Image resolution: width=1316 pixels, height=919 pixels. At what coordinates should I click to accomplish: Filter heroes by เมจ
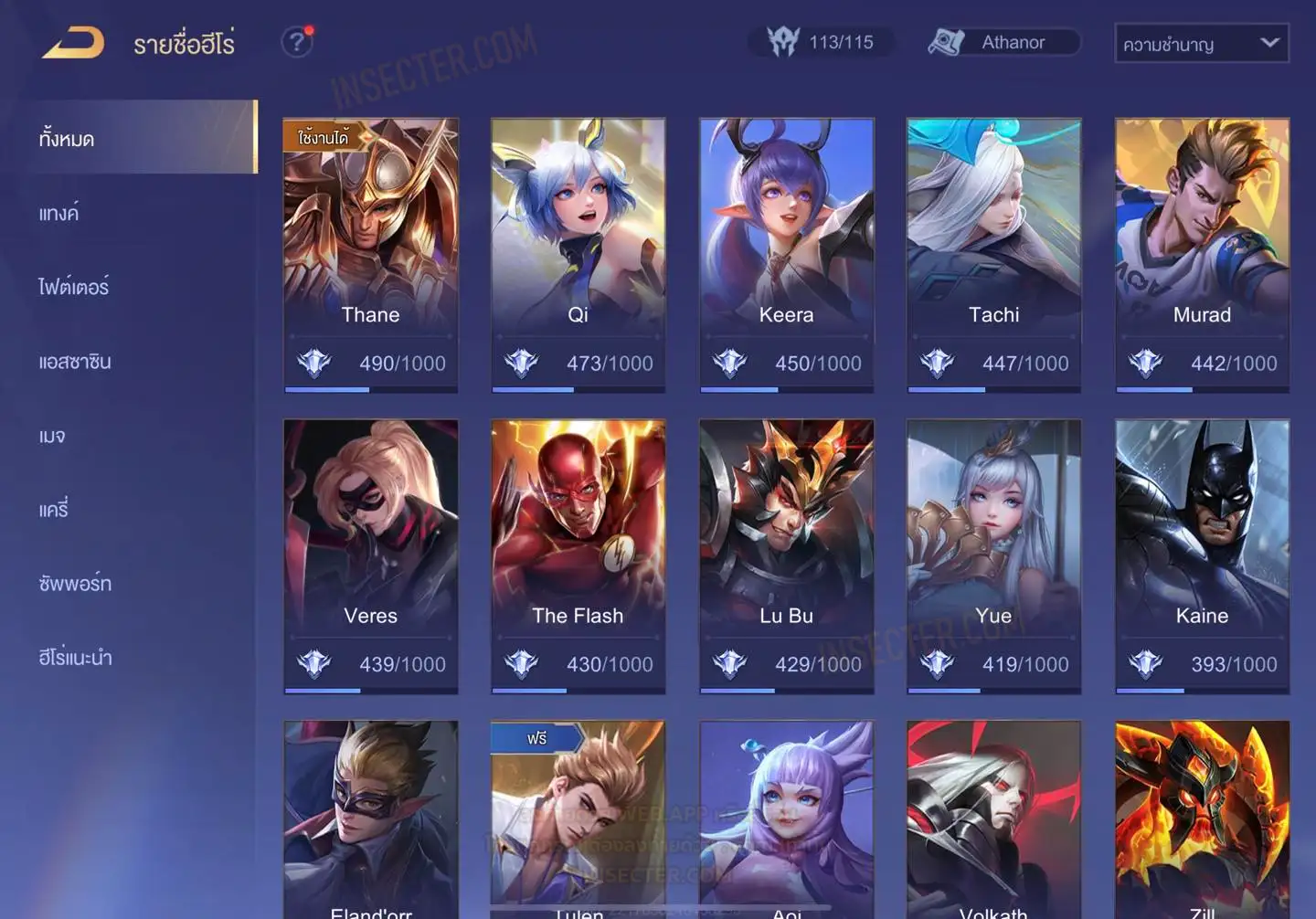click(x=52, y=436)
